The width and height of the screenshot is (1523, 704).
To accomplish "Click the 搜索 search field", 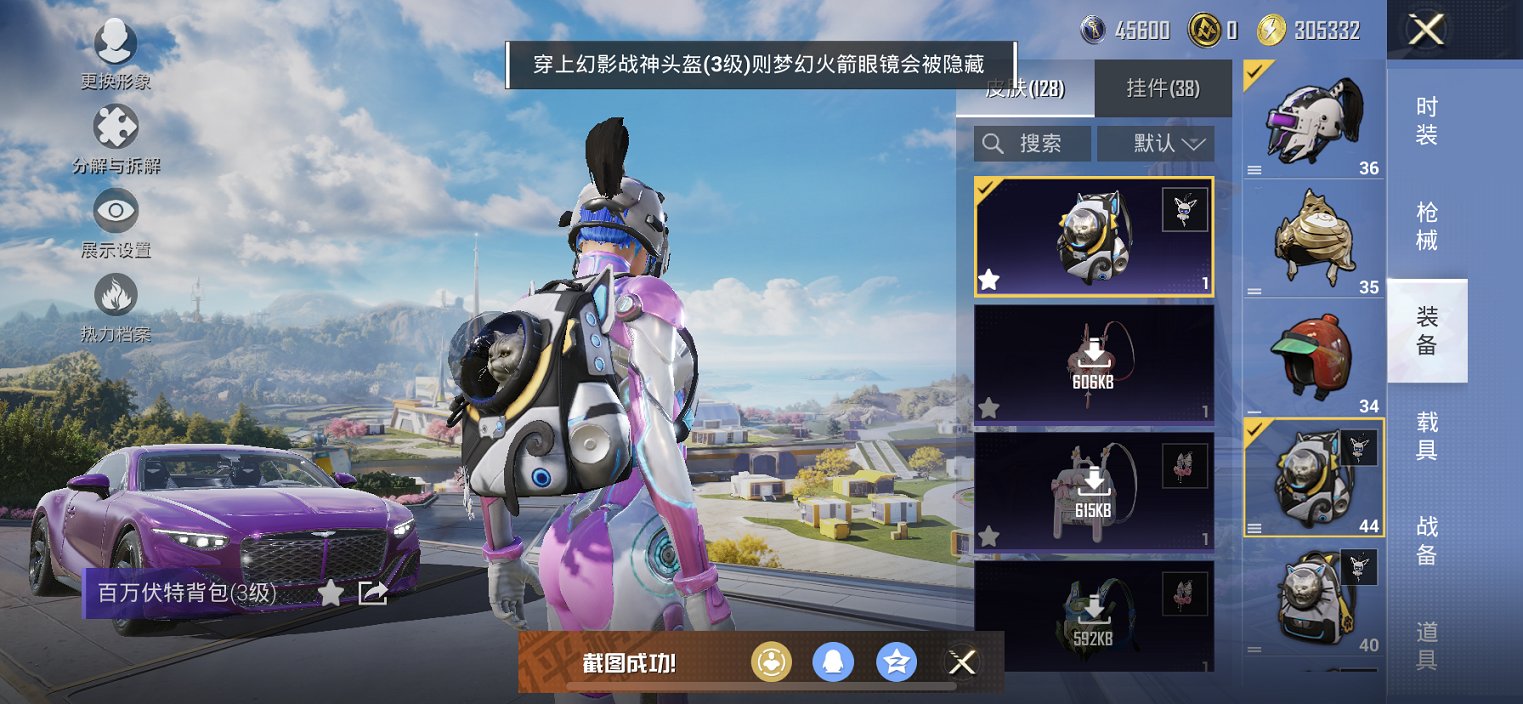I will click(x=1033, y=144).
